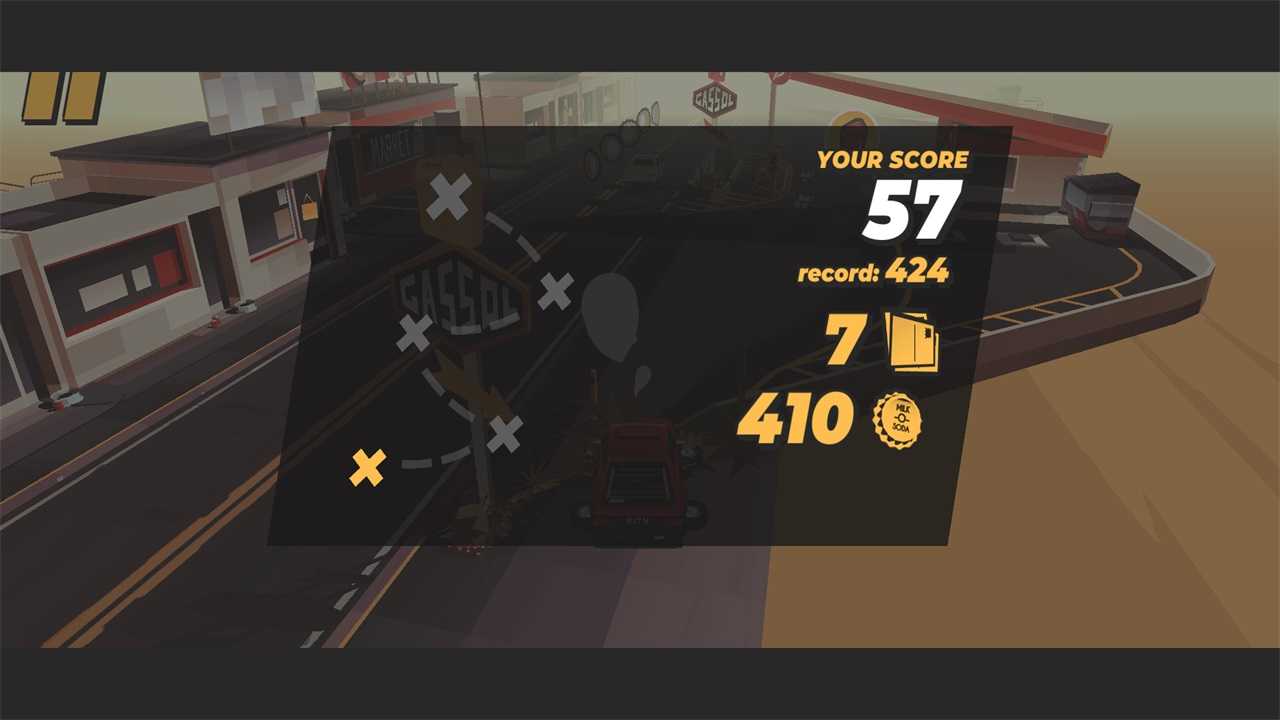Click the pause button
Image resolution: width=1280 pixels, height=720 pixels.
coord(63,97)
